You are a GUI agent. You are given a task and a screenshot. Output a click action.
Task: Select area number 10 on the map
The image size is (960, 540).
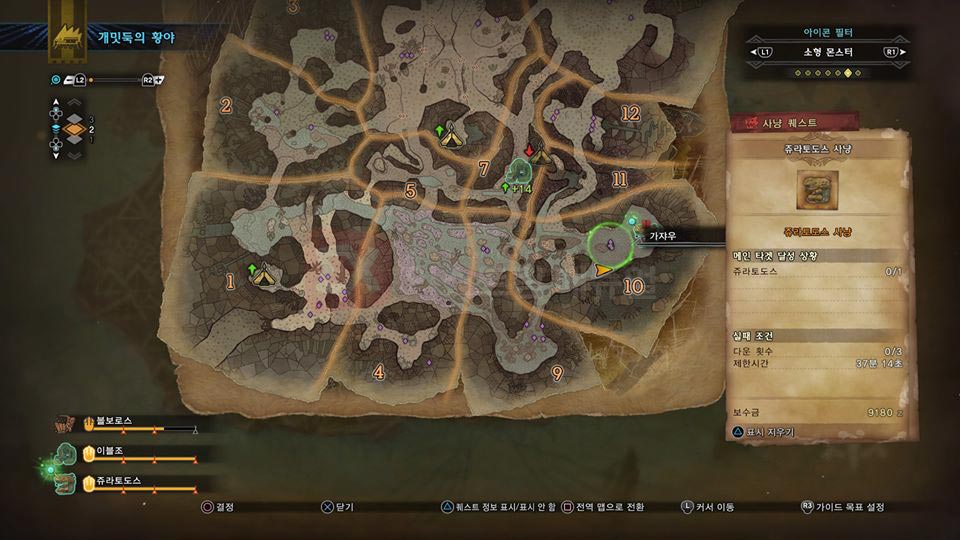(x=633, y=287)
